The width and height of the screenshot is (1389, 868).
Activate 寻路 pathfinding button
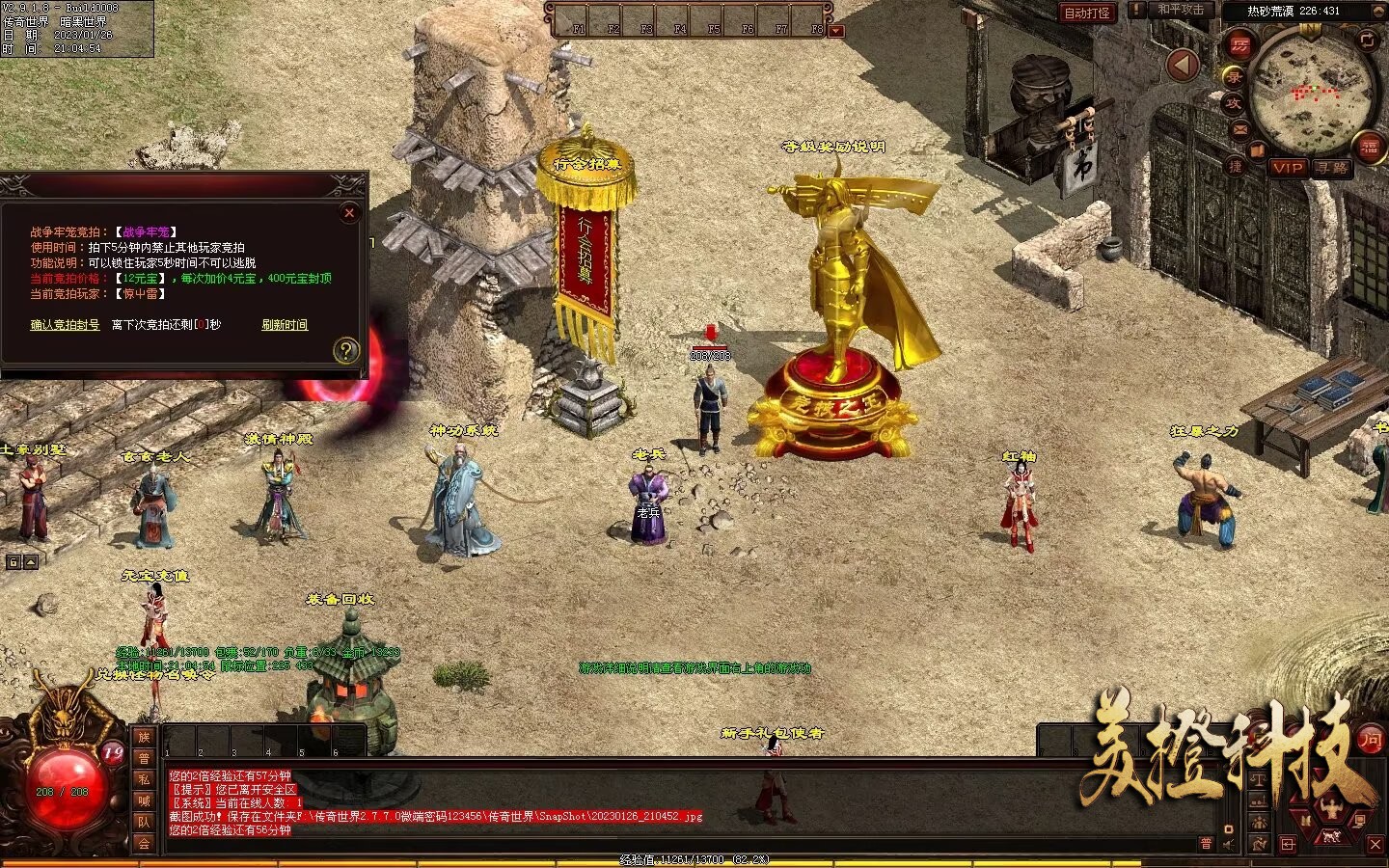[1332, 167]
